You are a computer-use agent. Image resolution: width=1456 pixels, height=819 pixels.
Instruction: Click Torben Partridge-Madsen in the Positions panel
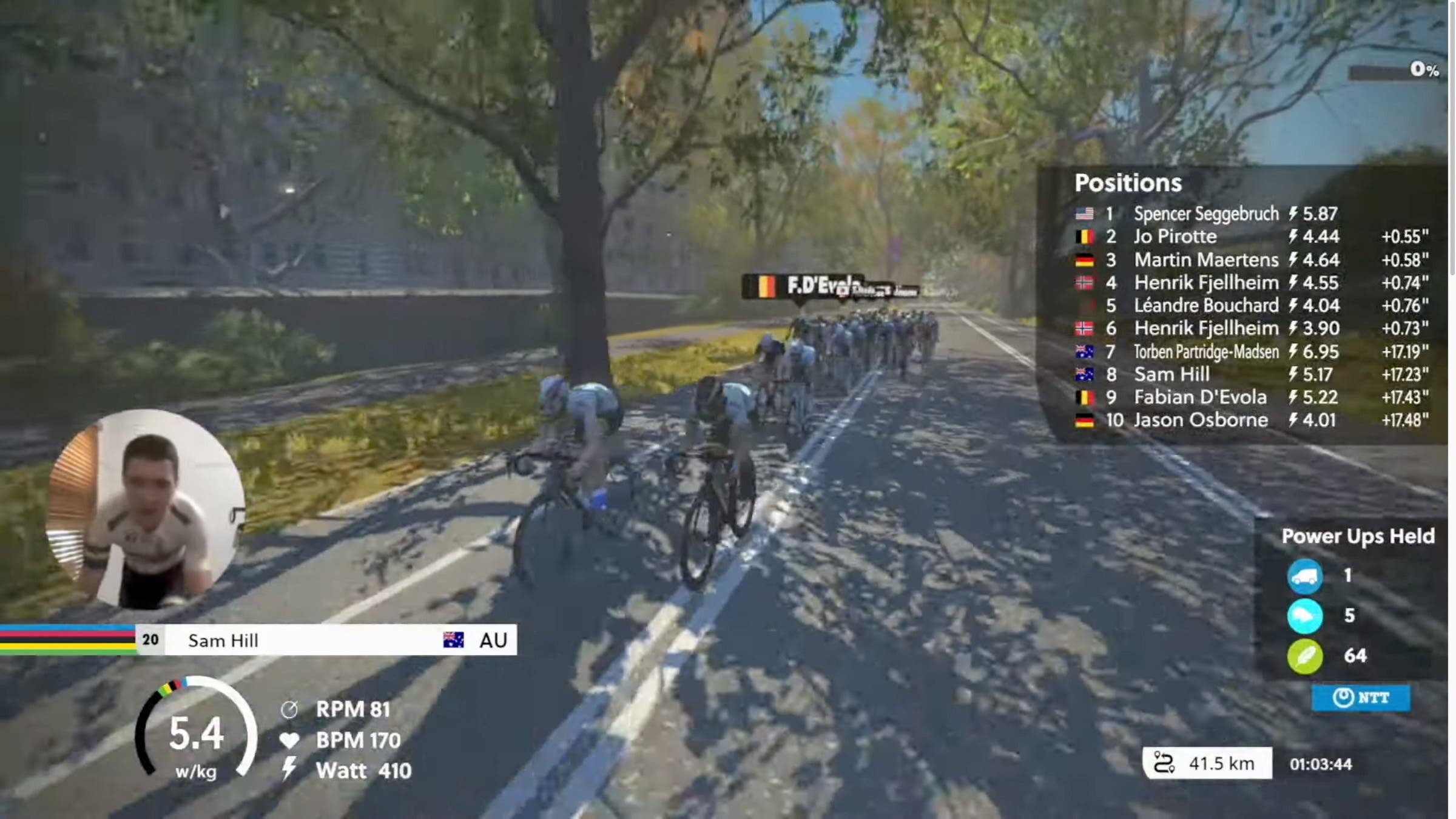1205,351
